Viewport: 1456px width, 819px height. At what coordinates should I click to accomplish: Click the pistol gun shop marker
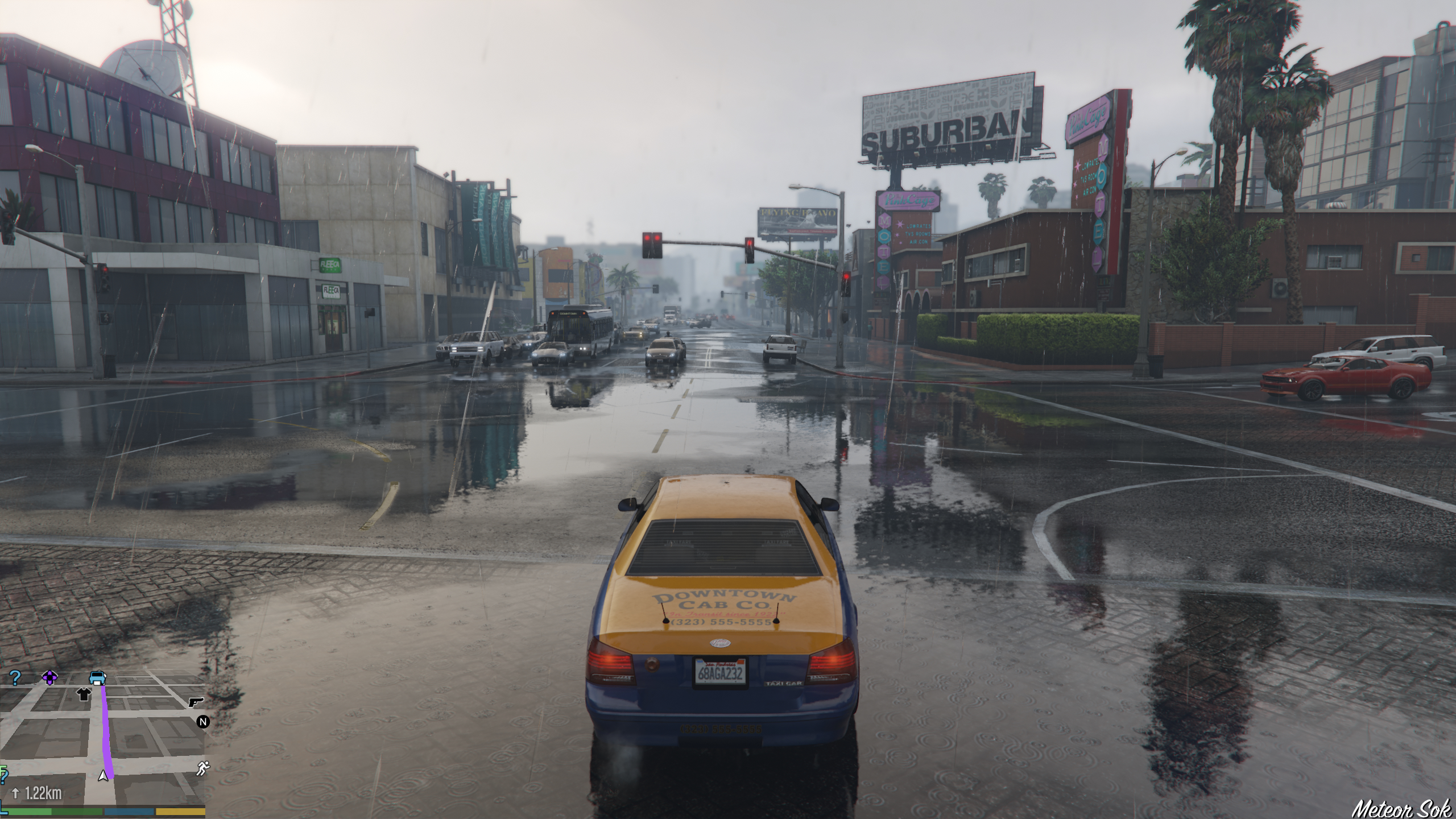pos(196,702)
